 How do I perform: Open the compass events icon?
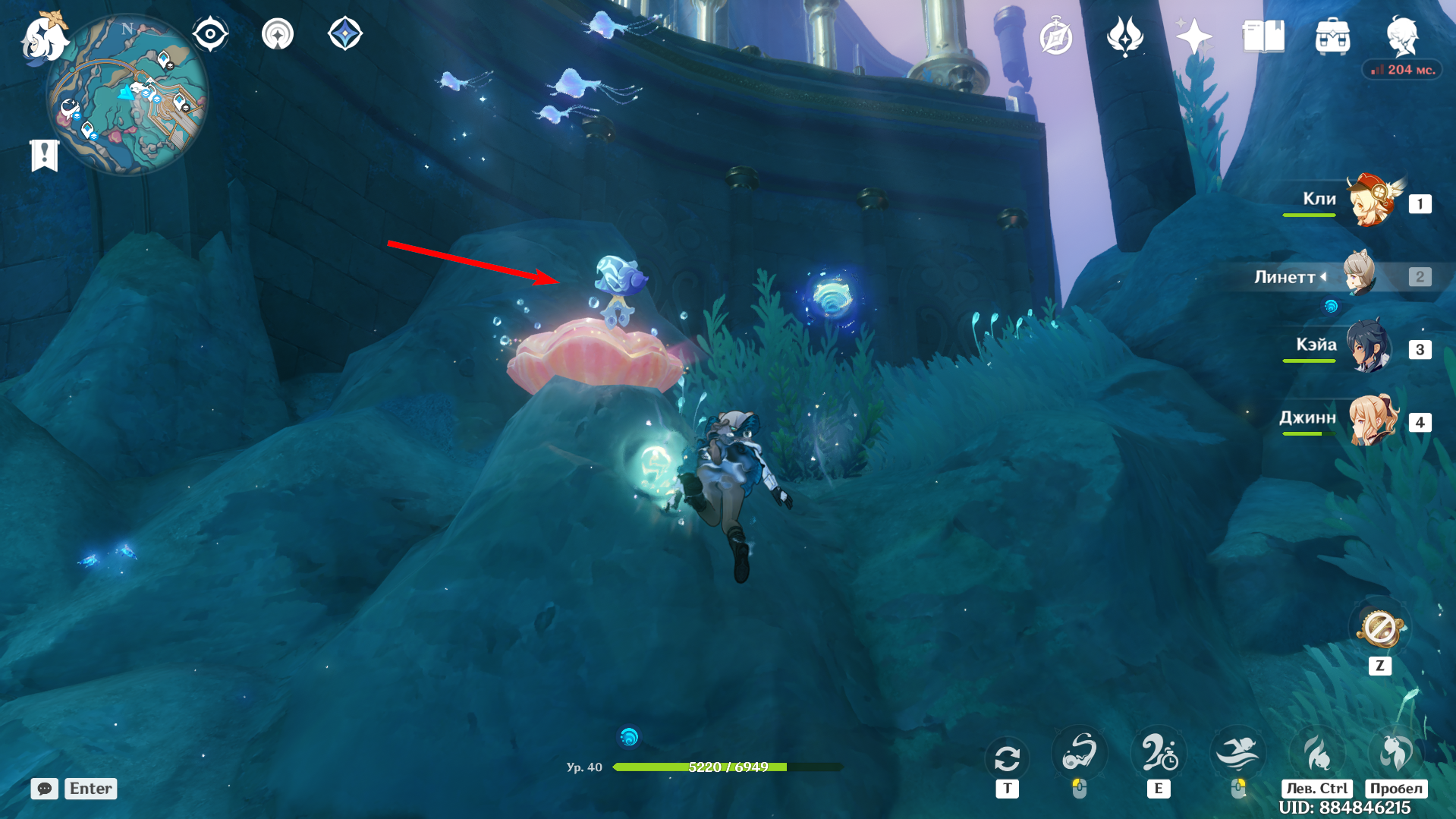1056,37
